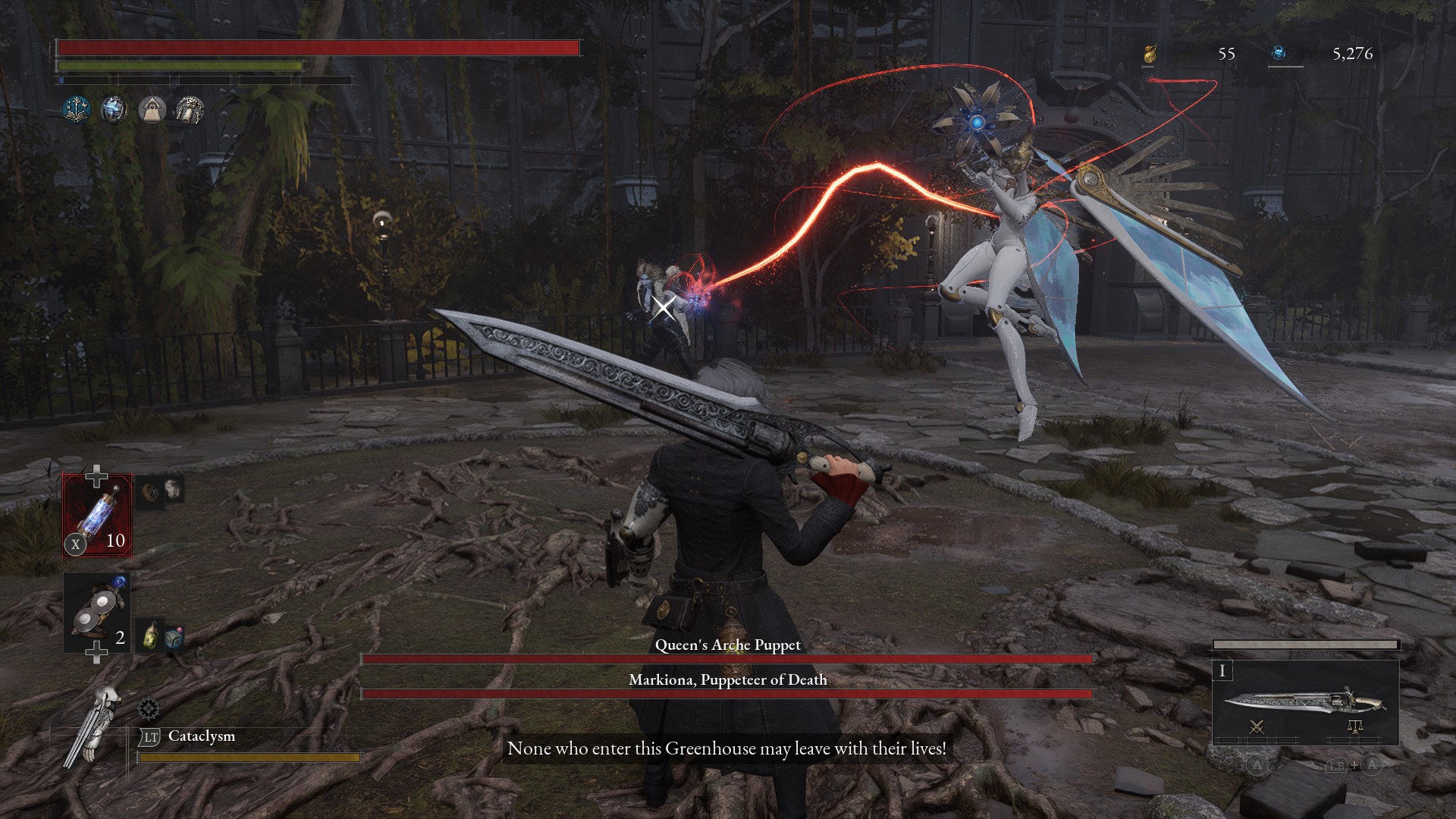Viewport: 1456px width, 819px height.
Task: Click the monument-shaped status icon
Action: point(152,108)
